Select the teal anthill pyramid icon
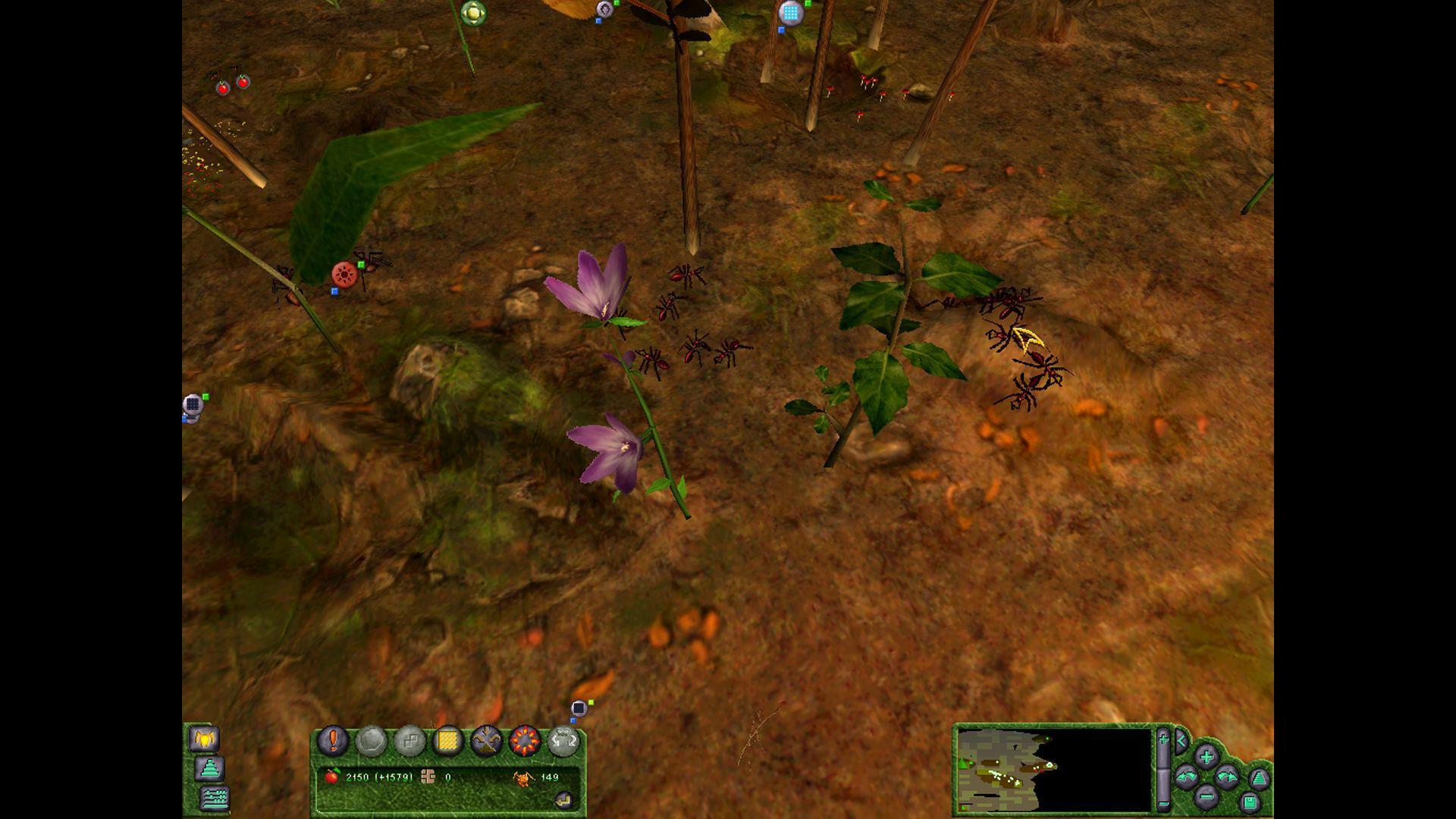 point(209,769)
